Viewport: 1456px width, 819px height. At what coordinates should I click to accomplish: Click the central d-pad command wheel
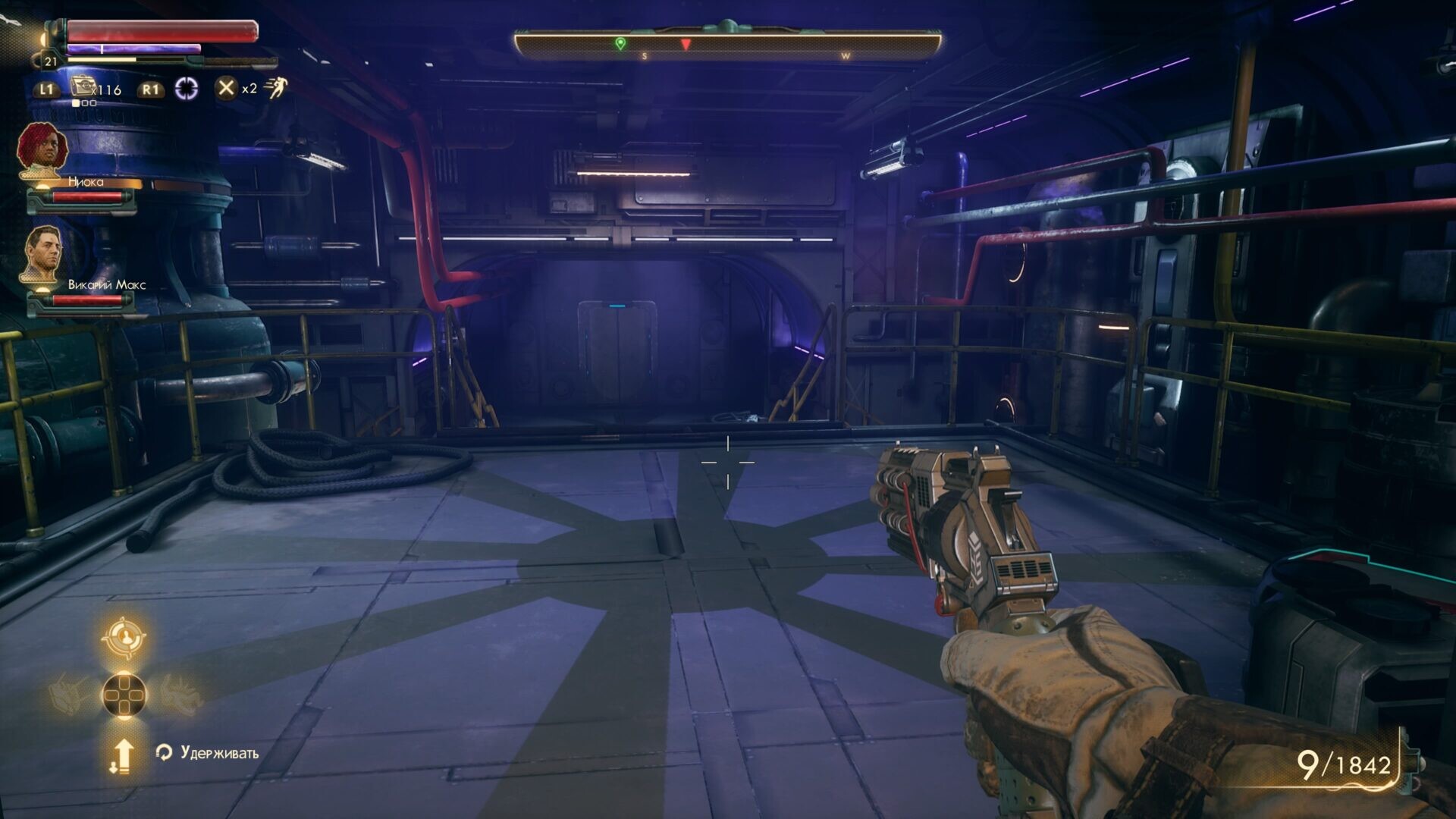click(124, 695)
